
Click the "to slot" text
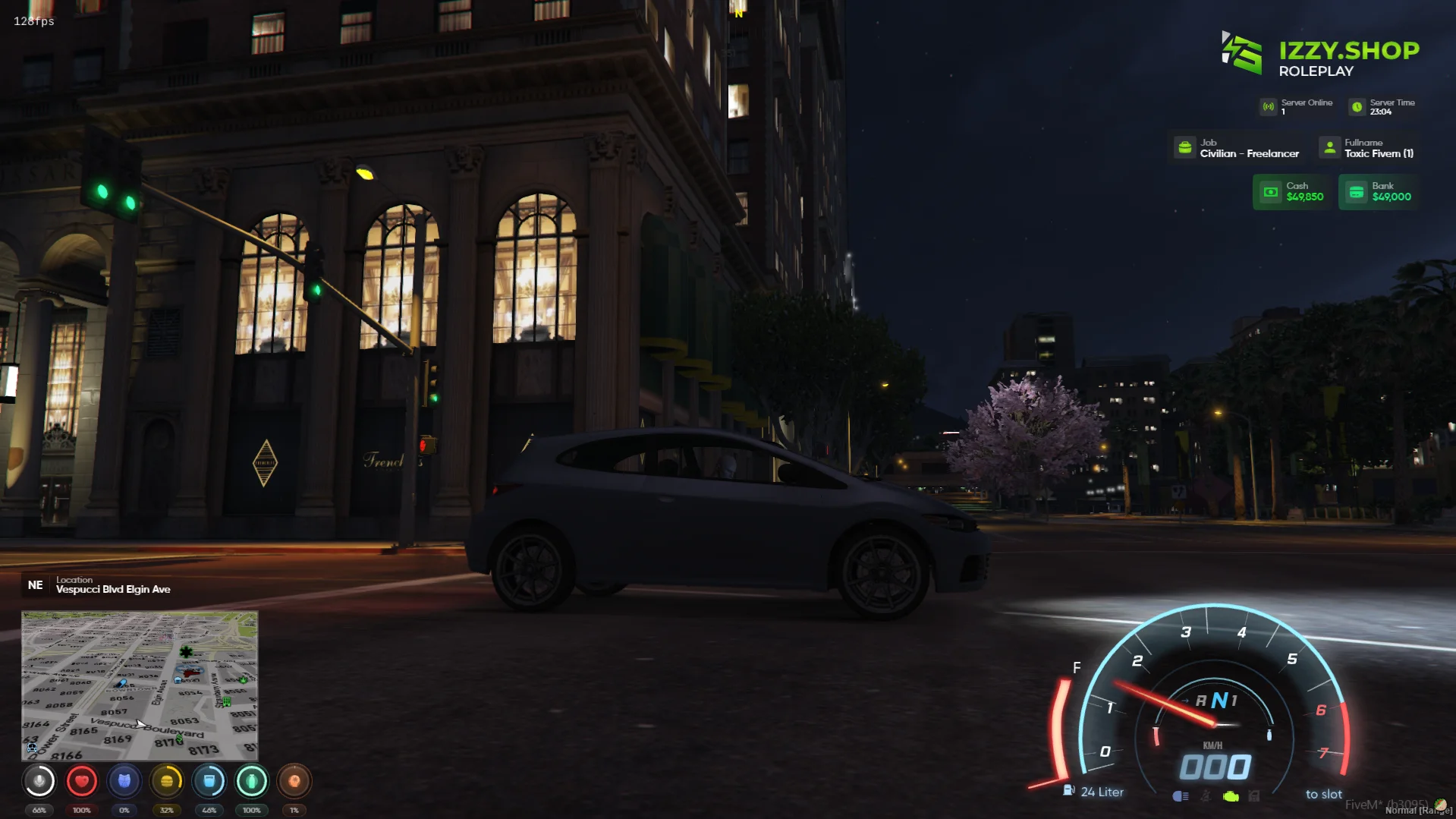coord(1323,794)
